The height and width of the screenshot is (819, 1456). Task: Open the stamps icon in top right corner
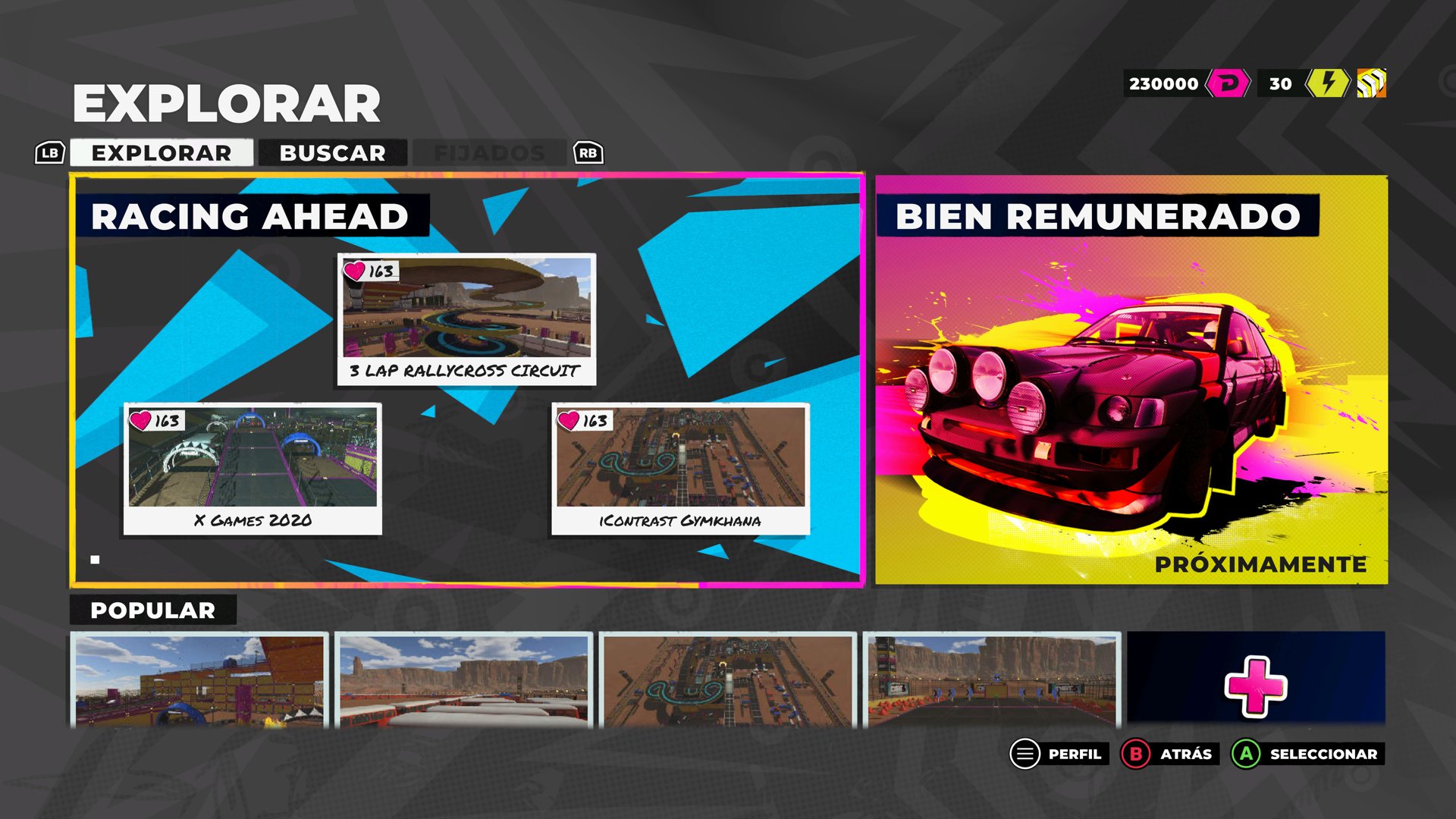coord(1370,83)
